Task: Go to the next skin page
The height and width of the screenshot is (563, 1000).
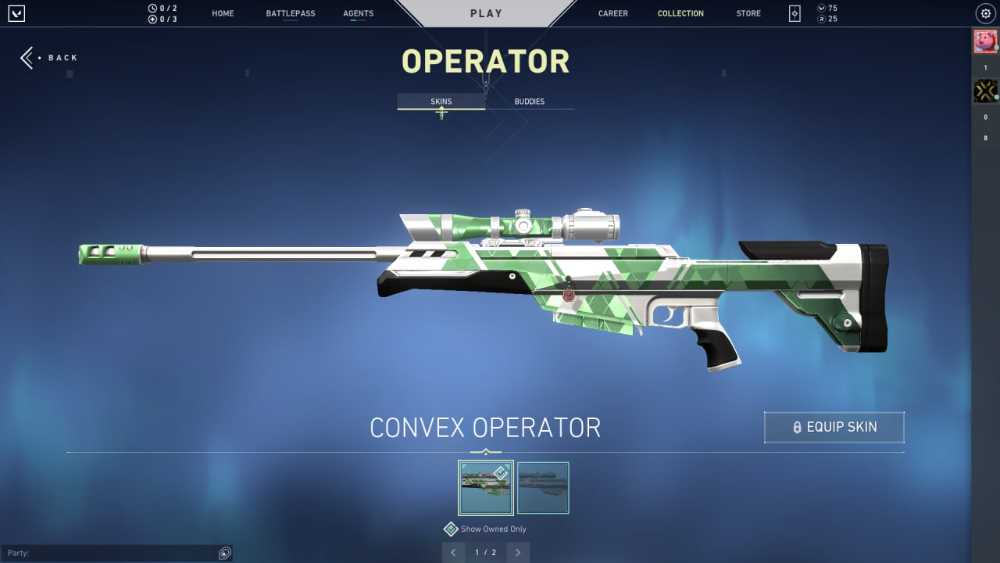Action: [x=518, y=552]
